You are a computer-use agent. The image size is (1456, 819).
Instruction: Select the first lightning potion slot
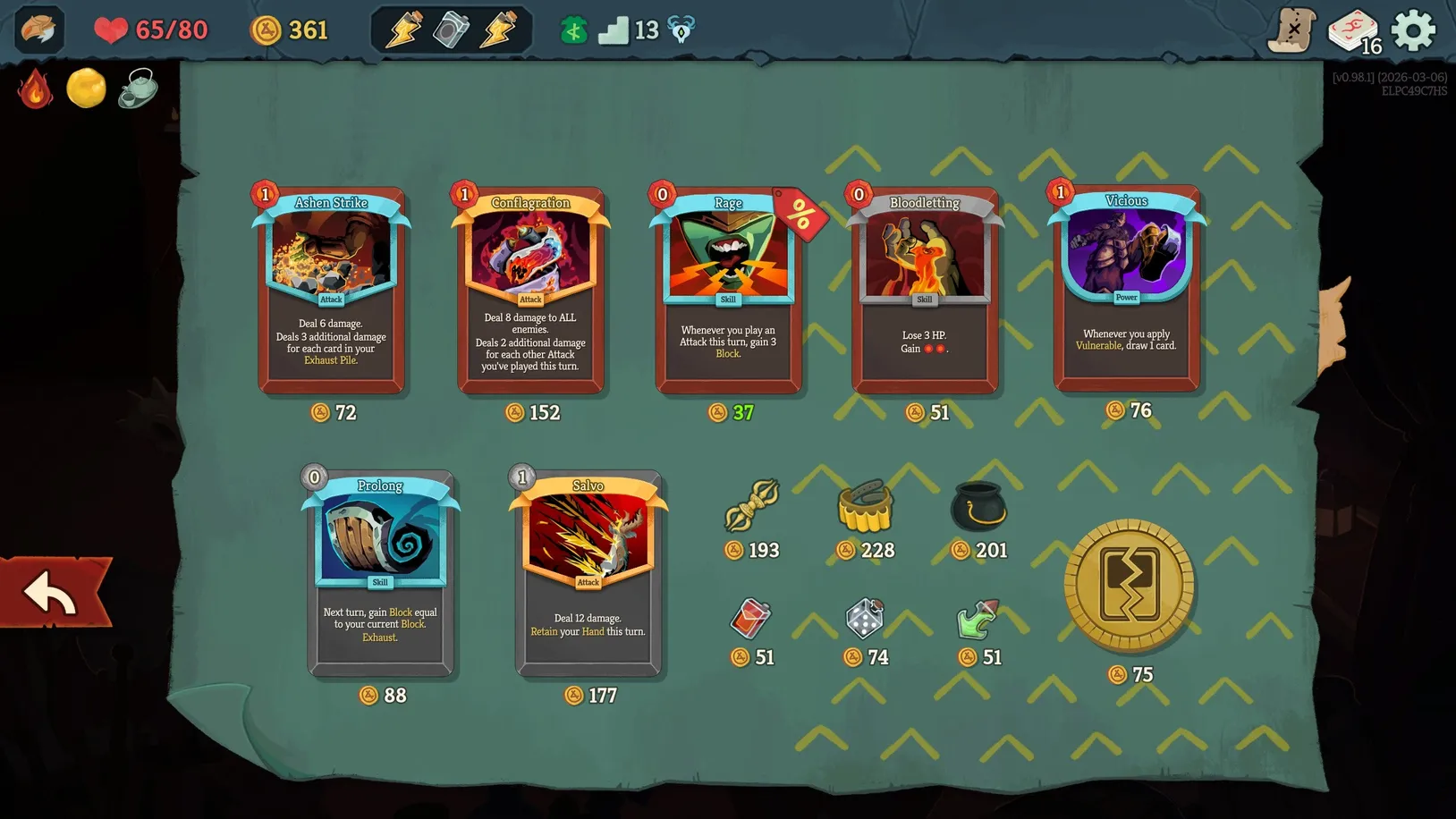pyautogui.click(x=404, y=30)
